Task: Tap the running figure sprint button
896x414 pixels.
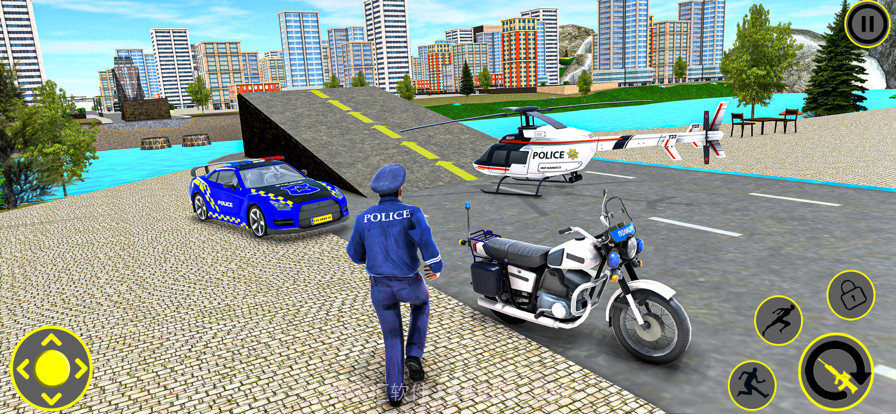Action: point(751,384)
